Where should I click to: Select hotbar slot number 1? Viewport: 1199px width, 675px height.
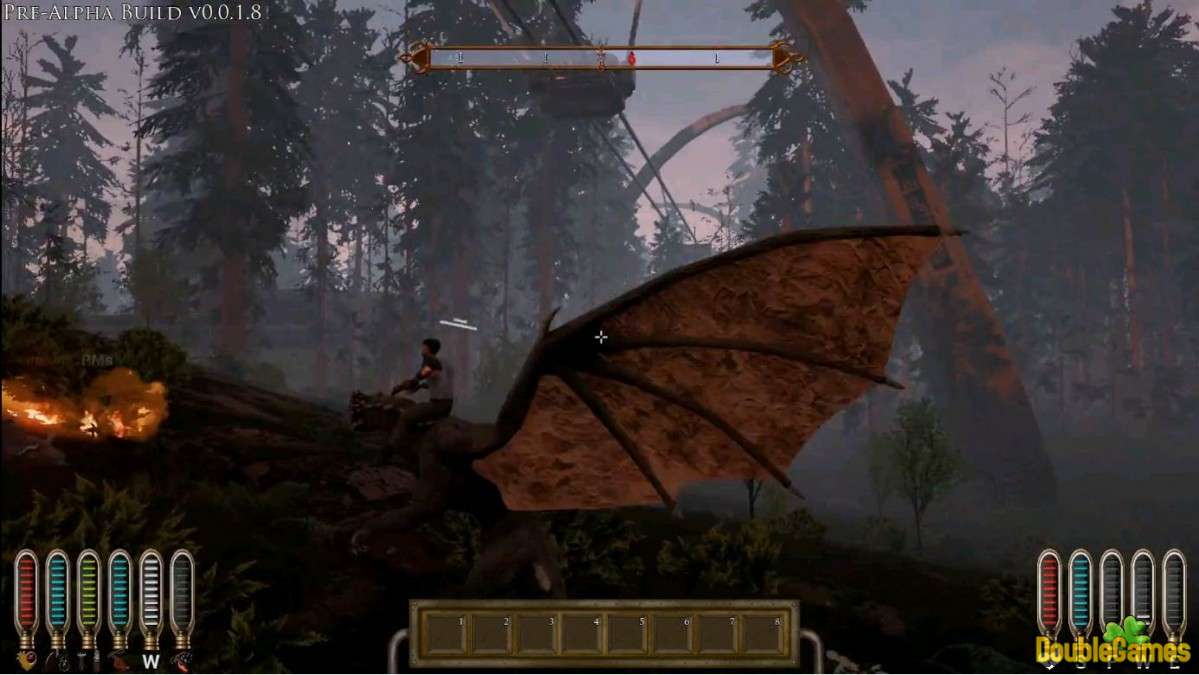pos(446,634)
